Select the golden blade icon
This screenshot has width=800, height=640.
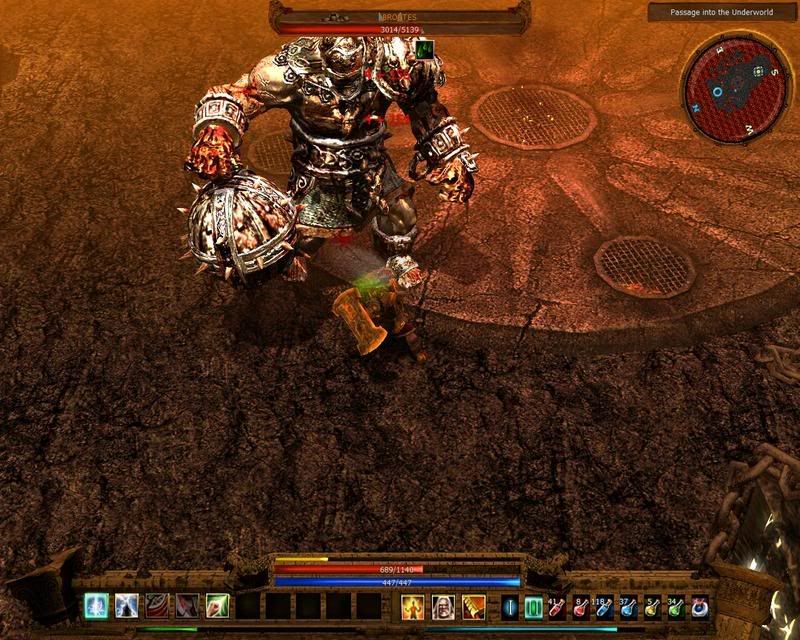coord(473,606)
